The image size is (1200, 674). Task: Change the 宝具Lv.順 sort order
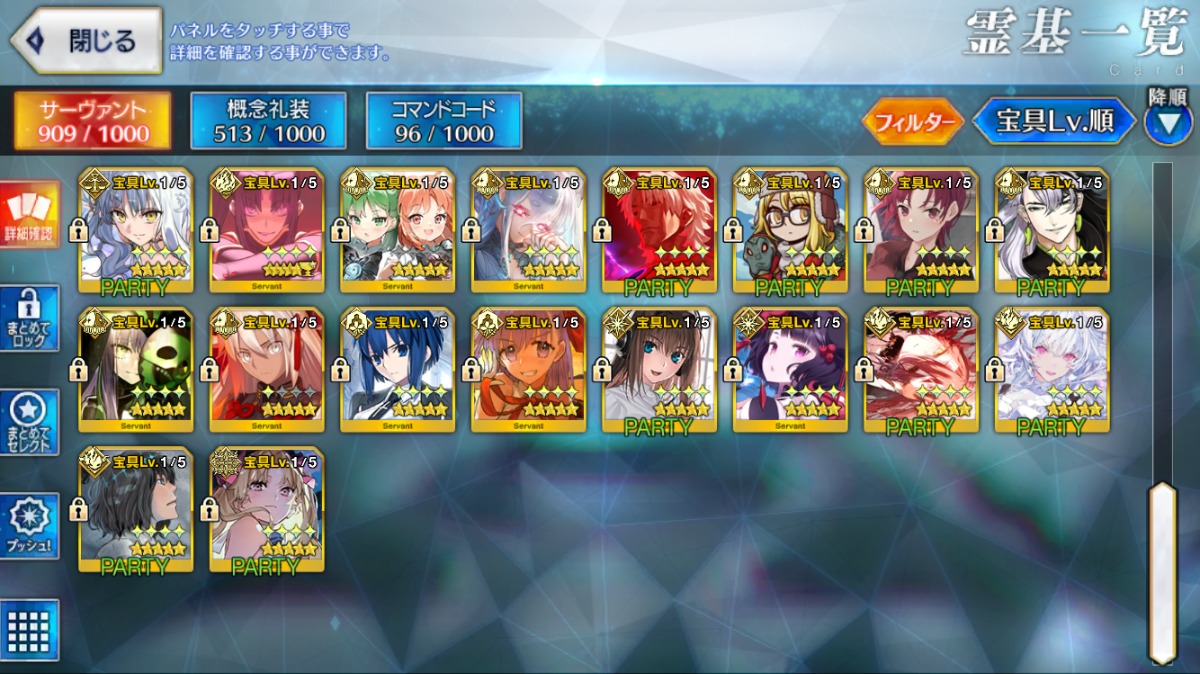tap(1054, 122)
